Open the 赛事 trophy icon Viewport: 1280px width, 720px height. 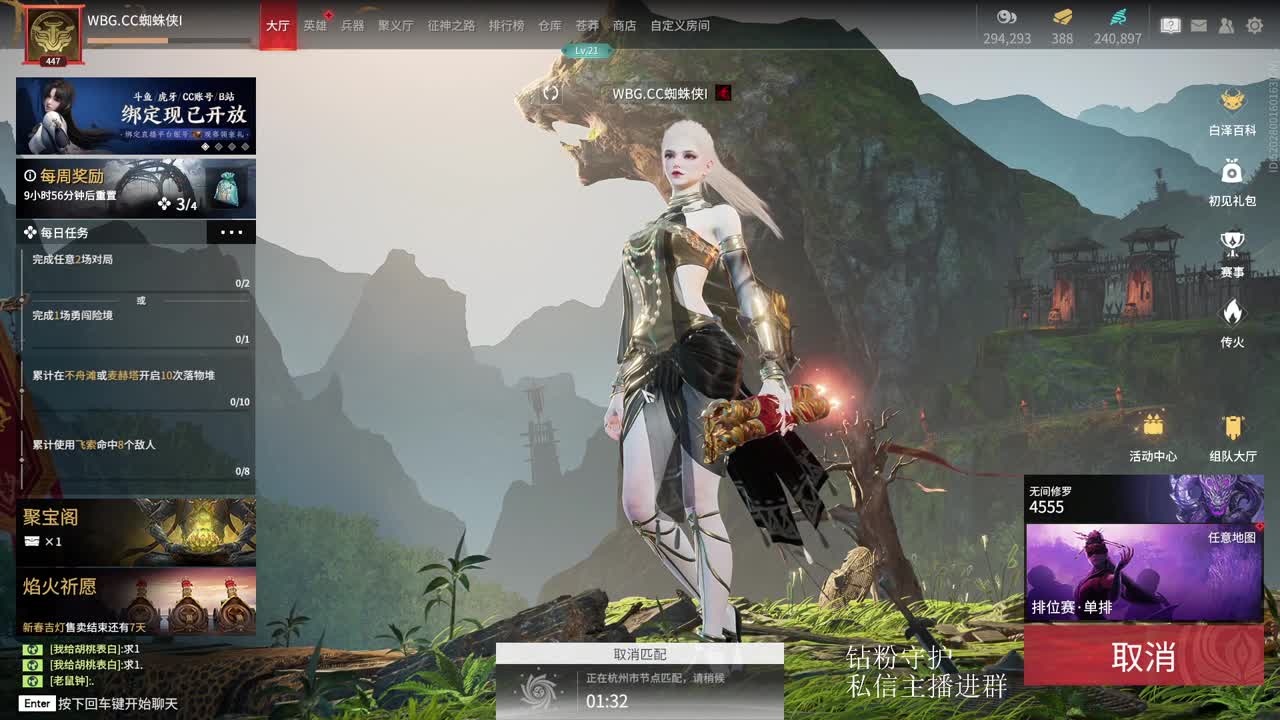[x=1231, y=248]
